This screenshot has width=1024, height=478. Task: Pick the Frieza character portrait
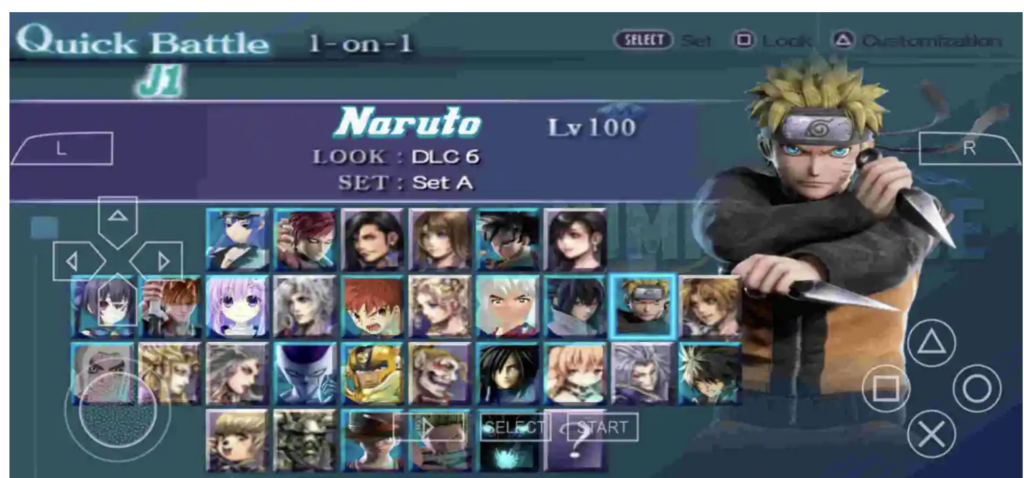305,373
